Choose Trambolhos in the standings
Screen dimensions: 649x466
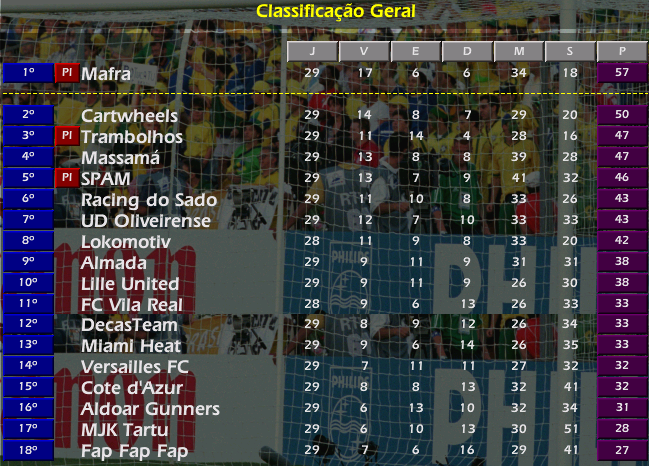tap(132, 136)
